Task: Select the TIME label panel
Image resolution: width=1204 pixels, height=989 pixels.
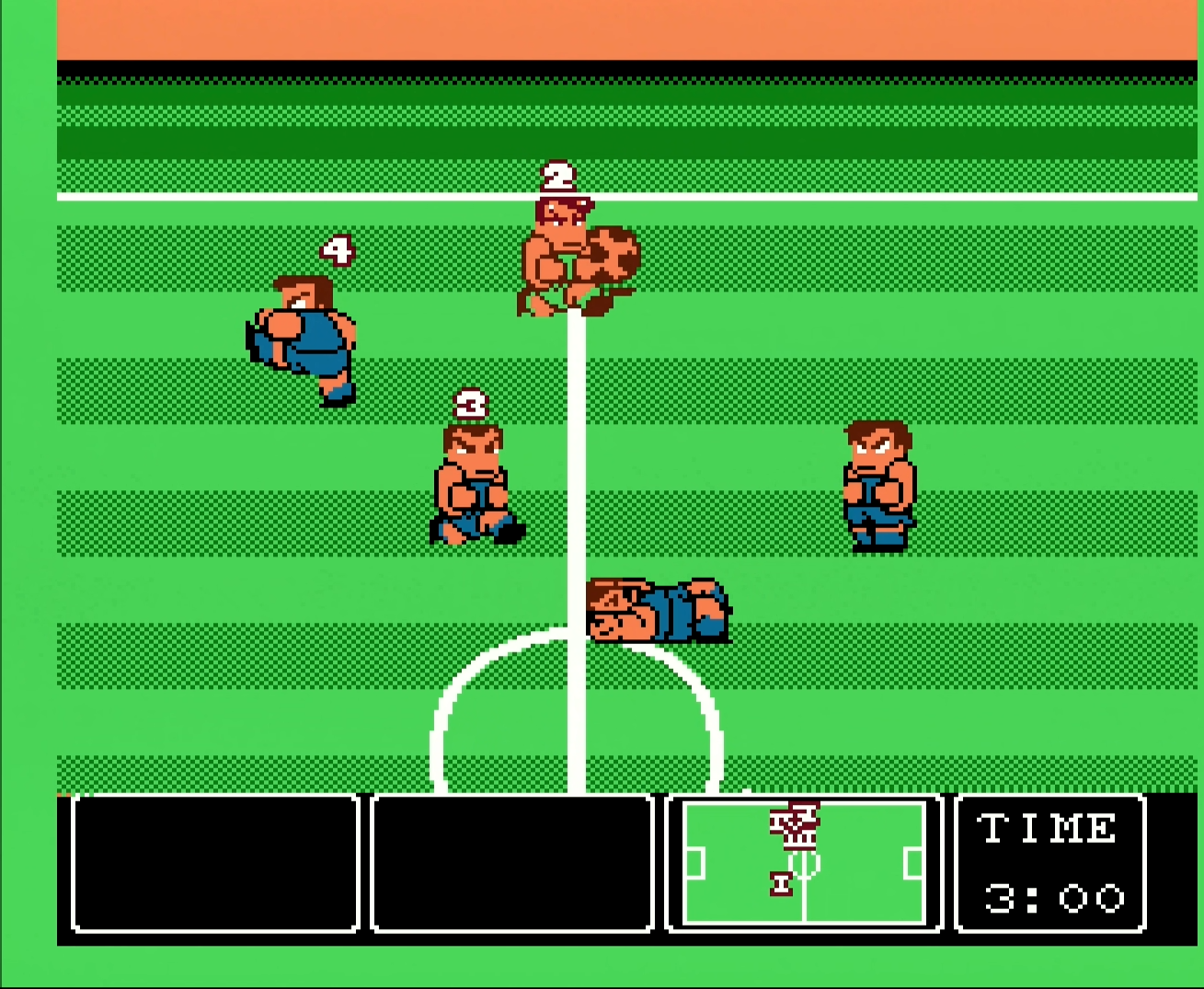Action: pos(1049,831)
